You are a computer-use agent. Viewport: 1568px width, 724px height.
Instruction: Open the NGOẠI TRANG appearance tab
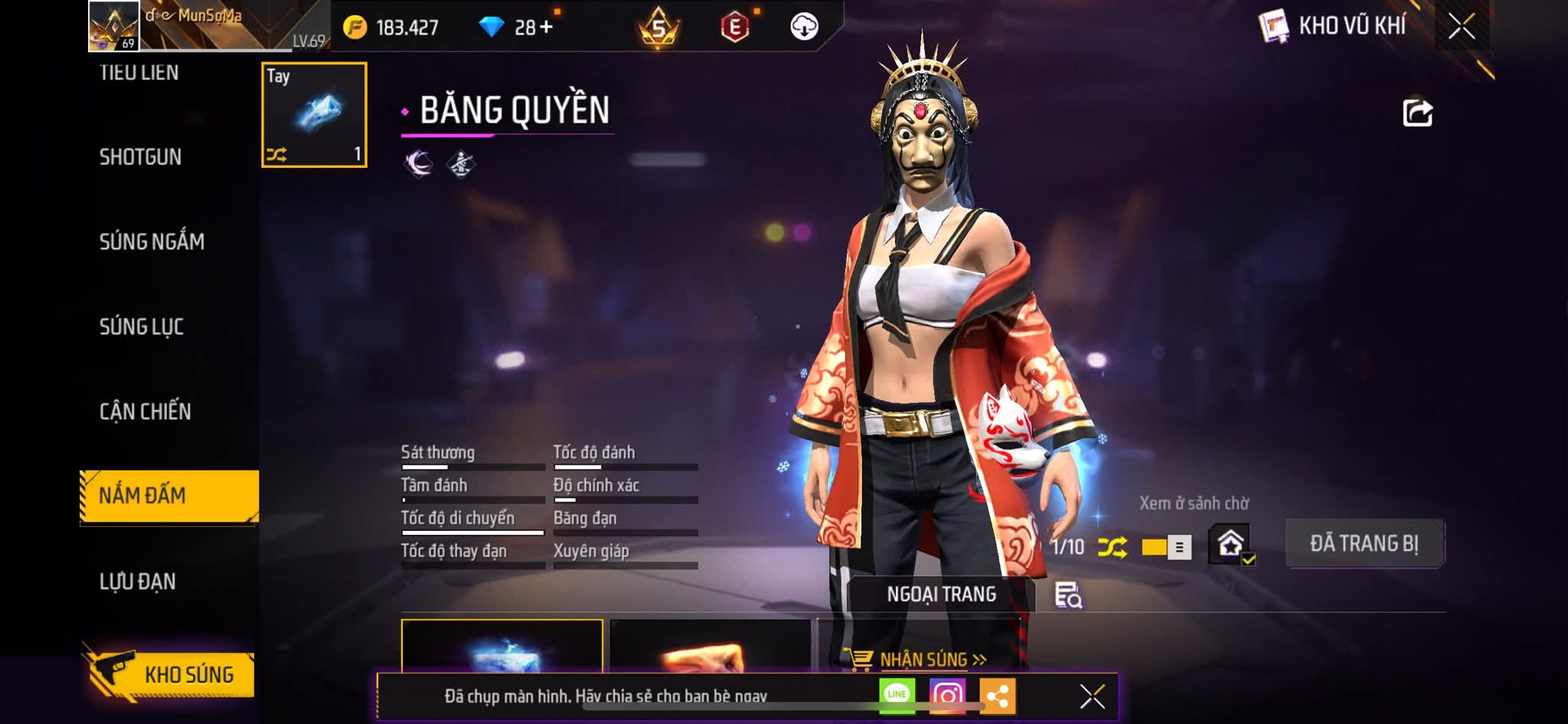[x=941, y=595]
